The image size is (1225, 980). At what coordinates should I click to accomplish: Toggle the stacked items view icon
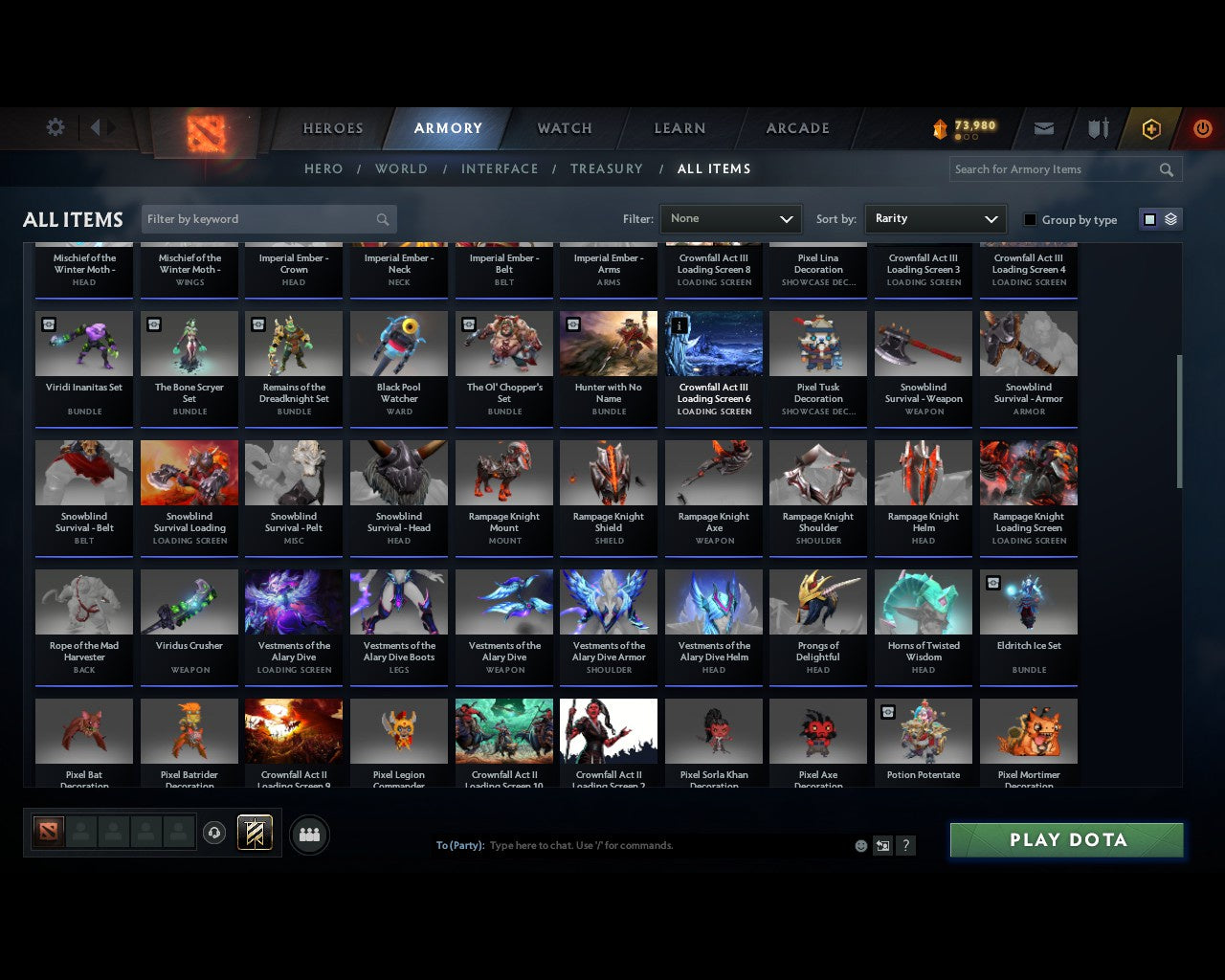1169,219
